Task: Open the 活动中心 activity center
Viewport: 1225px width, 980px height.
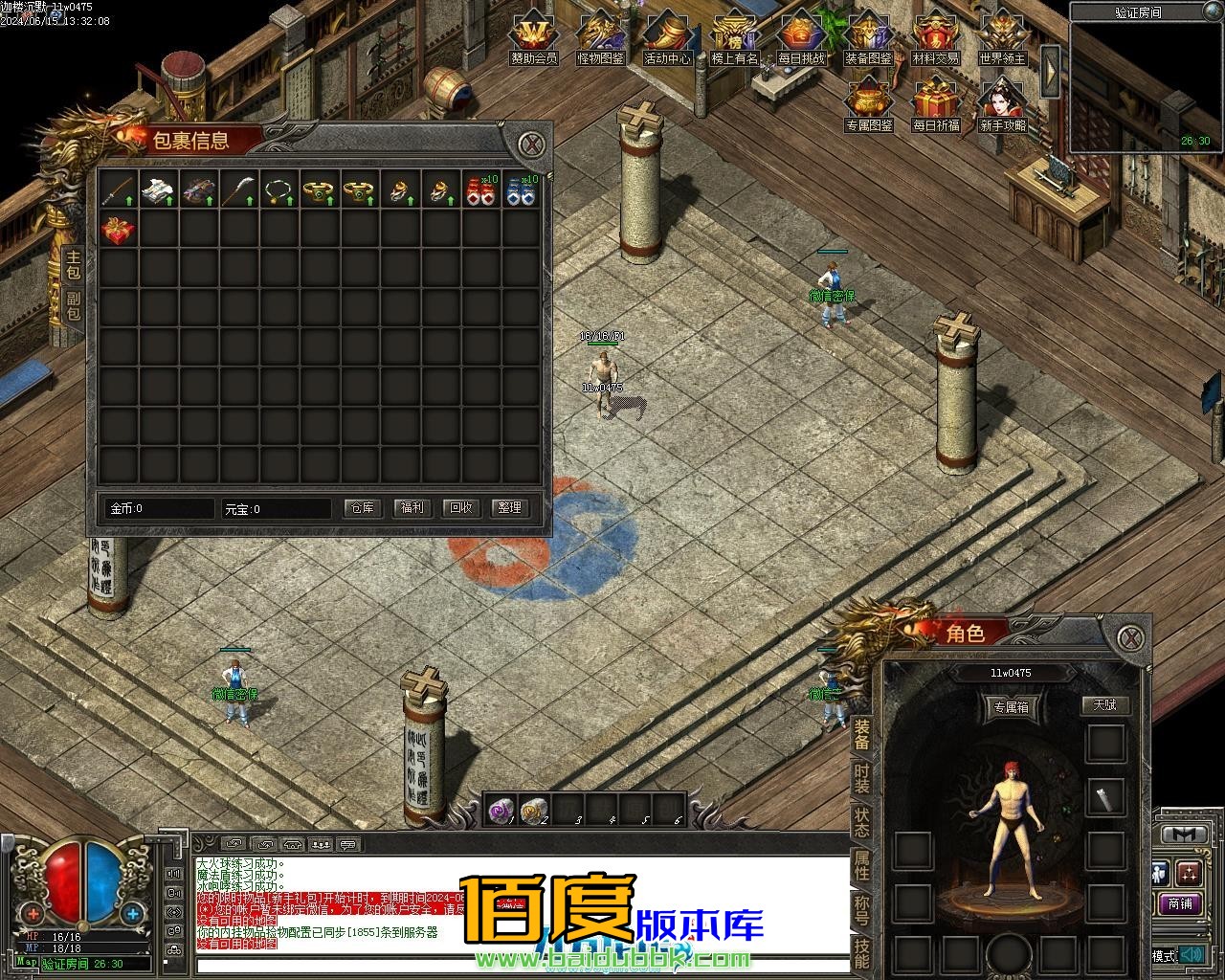Action: pyautogui.click(x=667, y=38)
